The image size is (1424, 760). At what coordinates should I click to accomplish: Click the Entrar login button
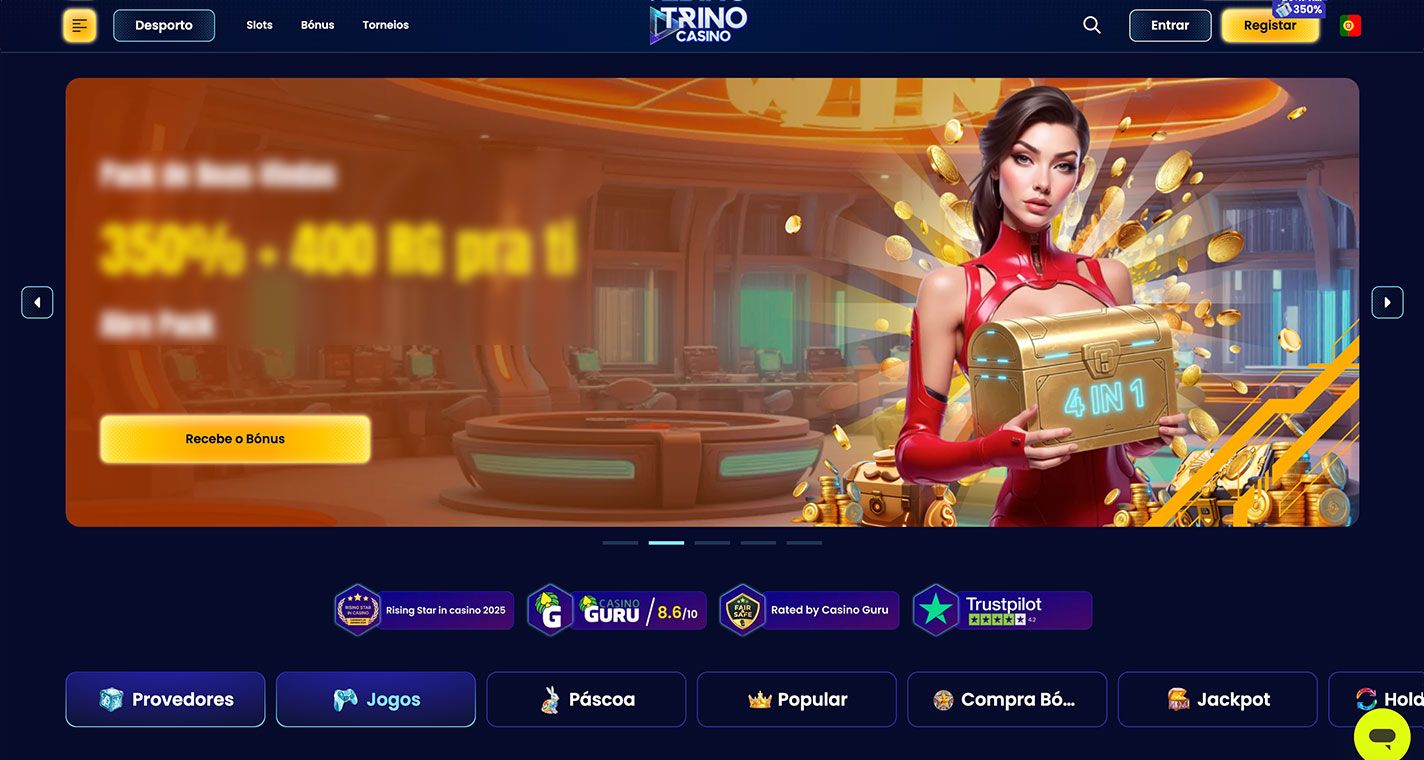tap(1169, 26)
